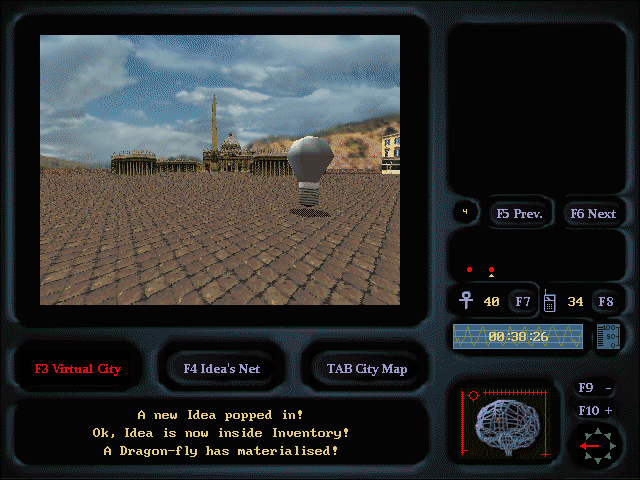Click the F7 button beside the ankh counter

tap(522, 301)
